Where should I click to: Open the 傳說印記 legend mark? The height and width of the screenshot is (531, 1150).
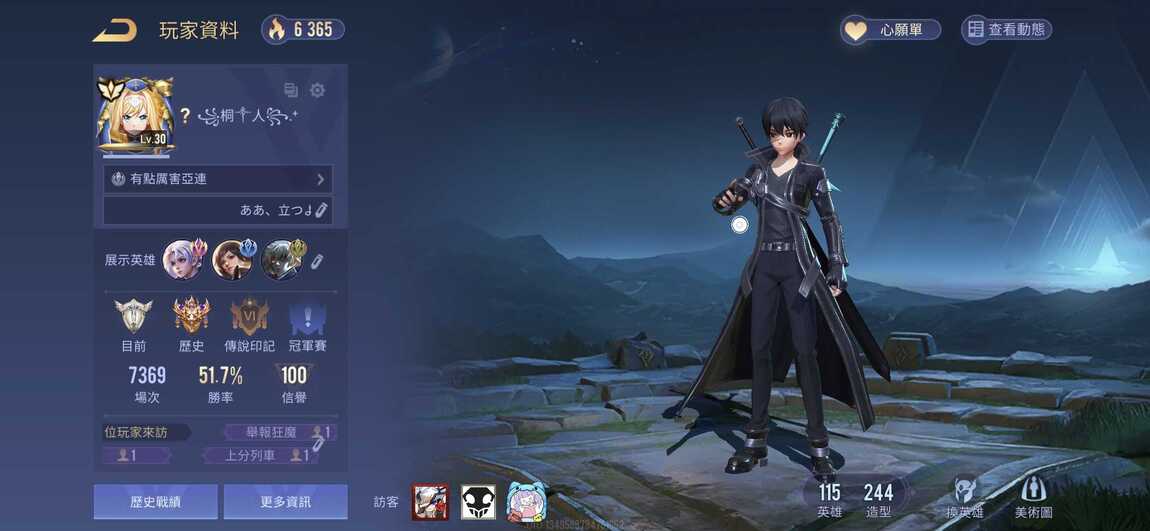[x=249, y=318]
